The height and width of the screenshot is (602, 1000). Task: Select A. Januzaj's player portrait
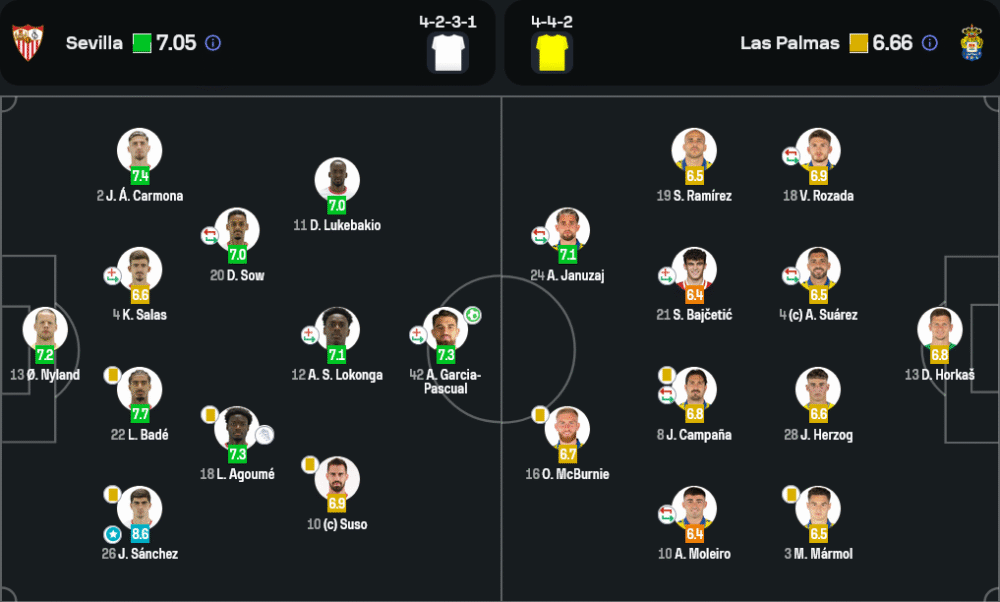point(567,229)
